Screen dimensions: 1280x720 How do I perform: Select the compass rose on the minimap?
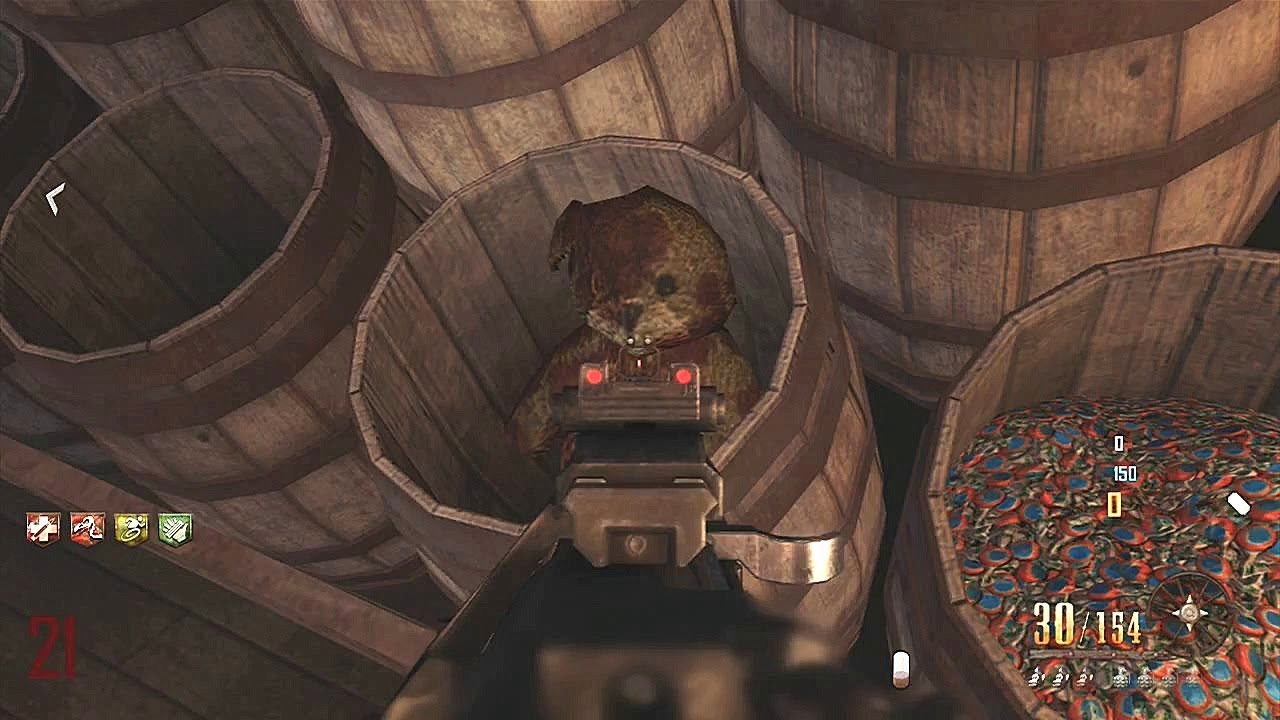click(1190, 612)
